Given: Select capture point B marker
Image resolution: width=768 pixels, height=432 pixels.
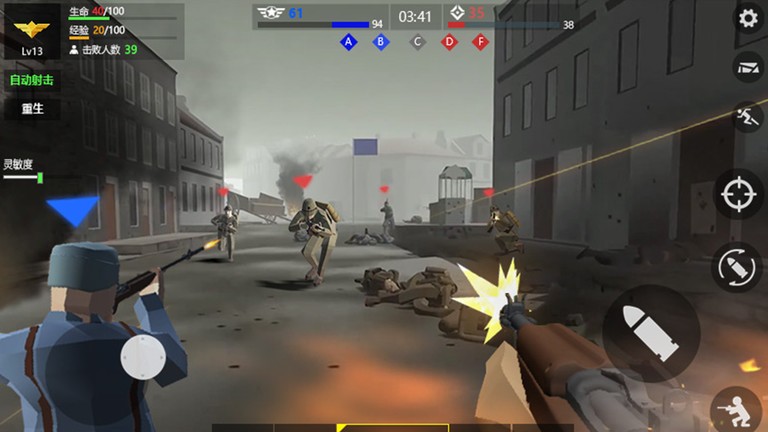Looking at the screenshot, I should [380, 42].
